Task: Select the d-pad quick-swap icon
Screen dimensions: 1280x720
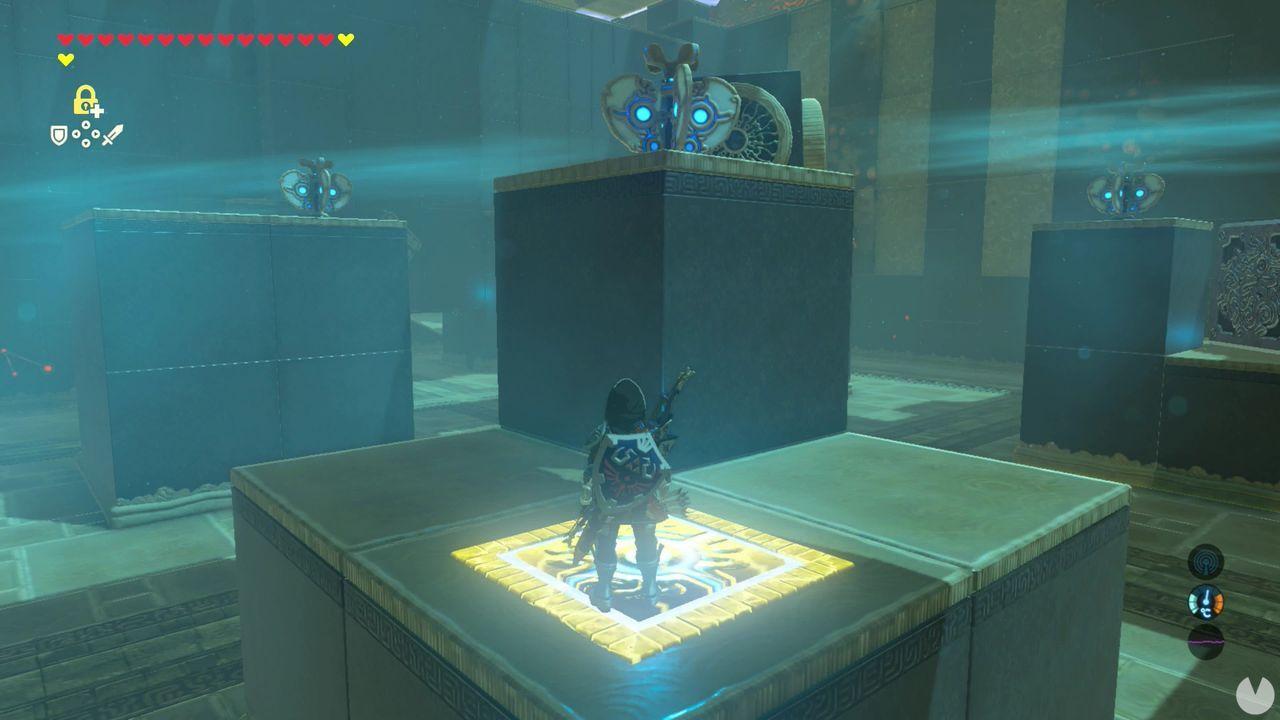Action: click(85, 133)
